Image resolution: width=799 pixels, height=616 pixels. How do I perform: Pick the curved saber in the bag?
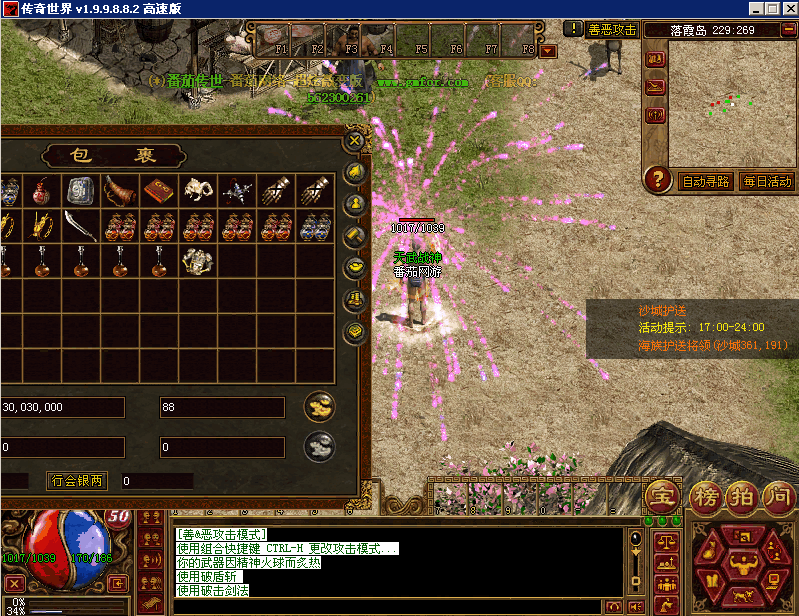[81, 226]
